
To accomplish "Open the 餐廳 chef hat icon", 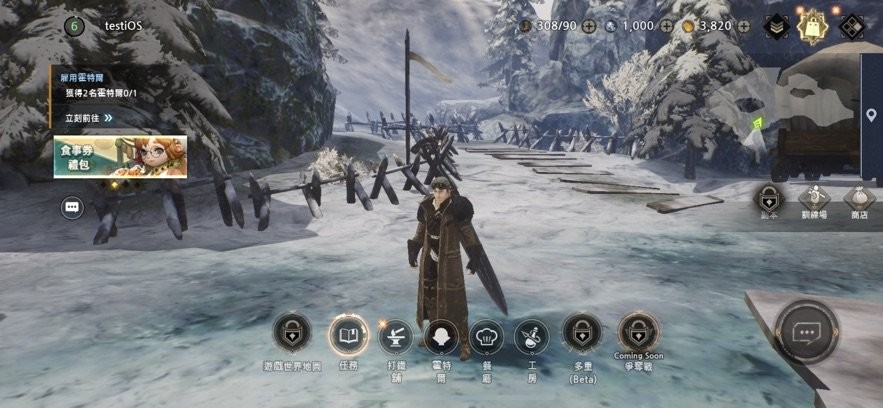I will [x=486, y=336].
